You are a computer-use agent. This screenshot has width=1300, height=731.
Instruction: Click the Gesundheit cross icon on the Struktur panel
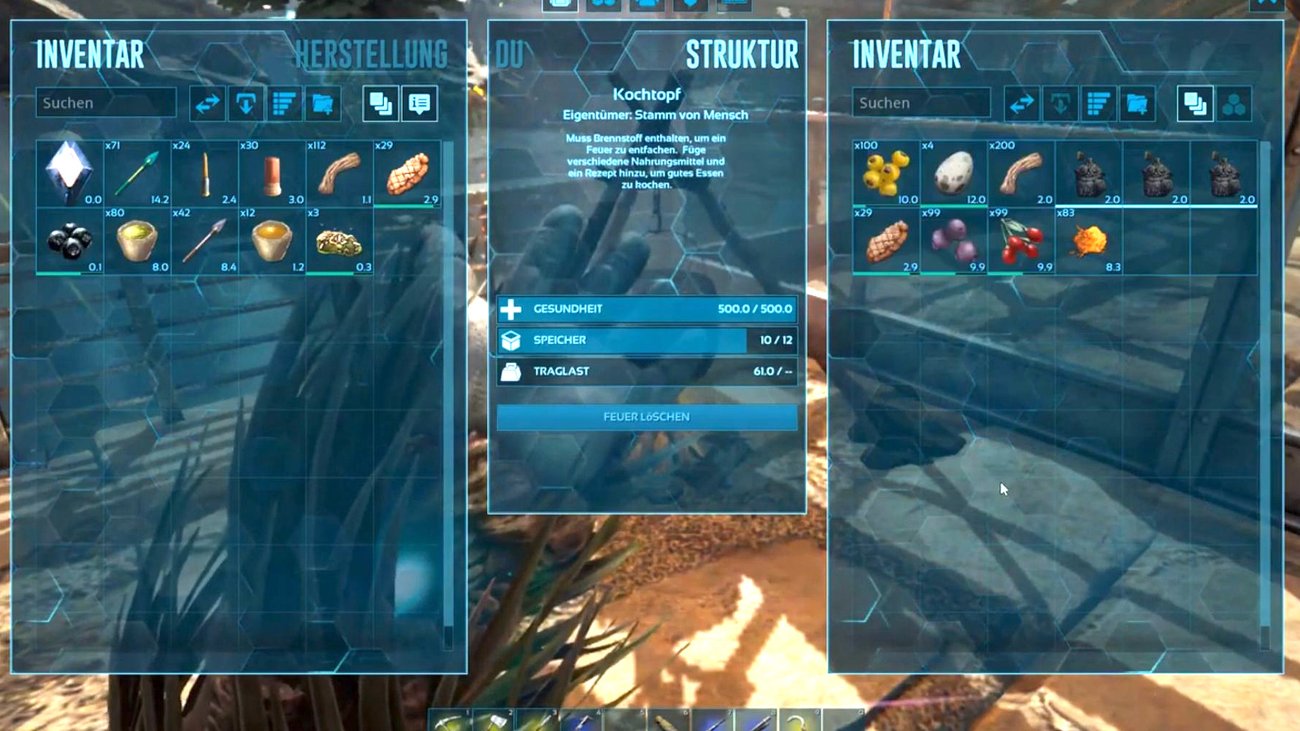(x=511, y=309)
